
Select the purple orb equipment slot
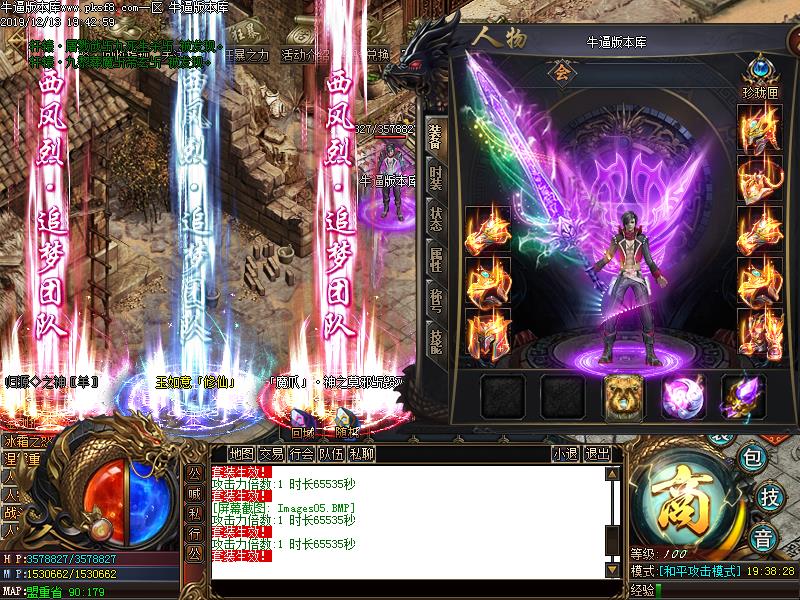(683, 396)
